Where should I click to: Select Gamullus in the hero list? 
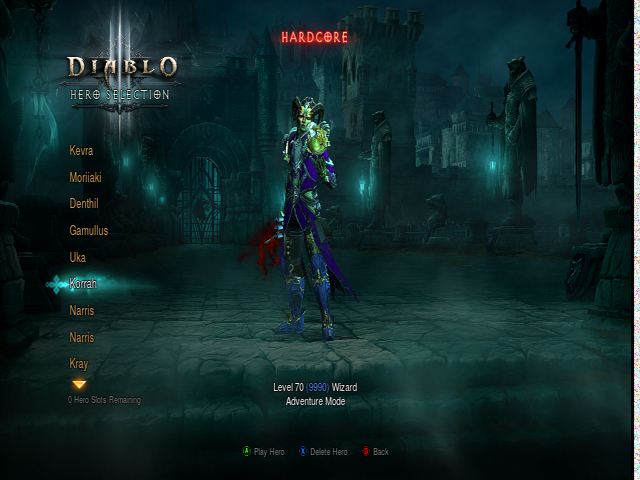point(88,230)
